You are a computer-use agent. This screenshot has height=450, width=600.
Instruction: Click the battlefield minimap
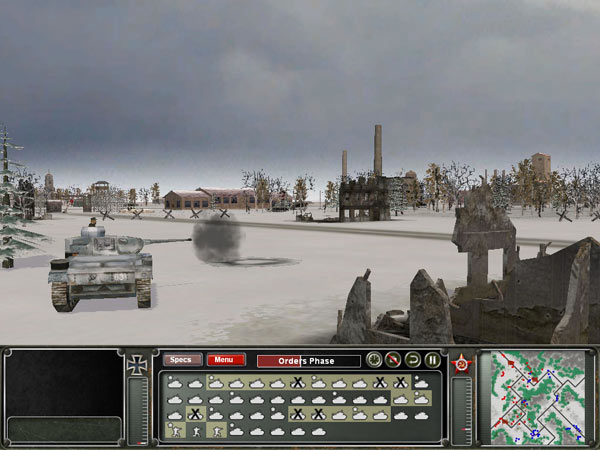click(x=533, y=396)
